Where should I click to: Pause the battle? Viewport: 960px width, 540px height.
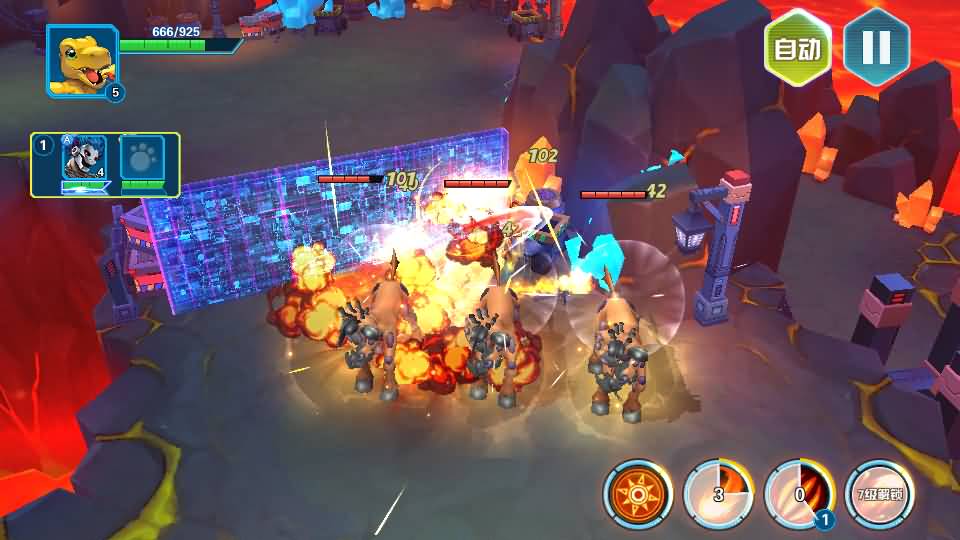pos(876,48)
